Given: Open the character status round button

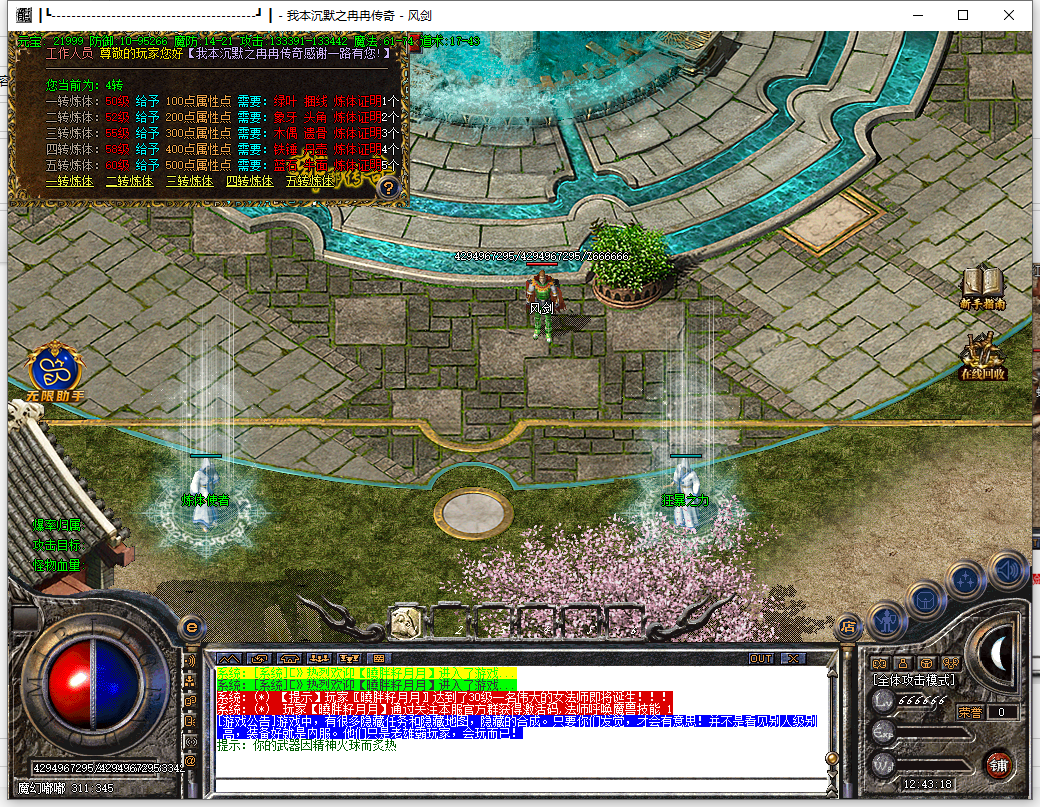Looking at the screenshot, I should [x=885, y=622].
